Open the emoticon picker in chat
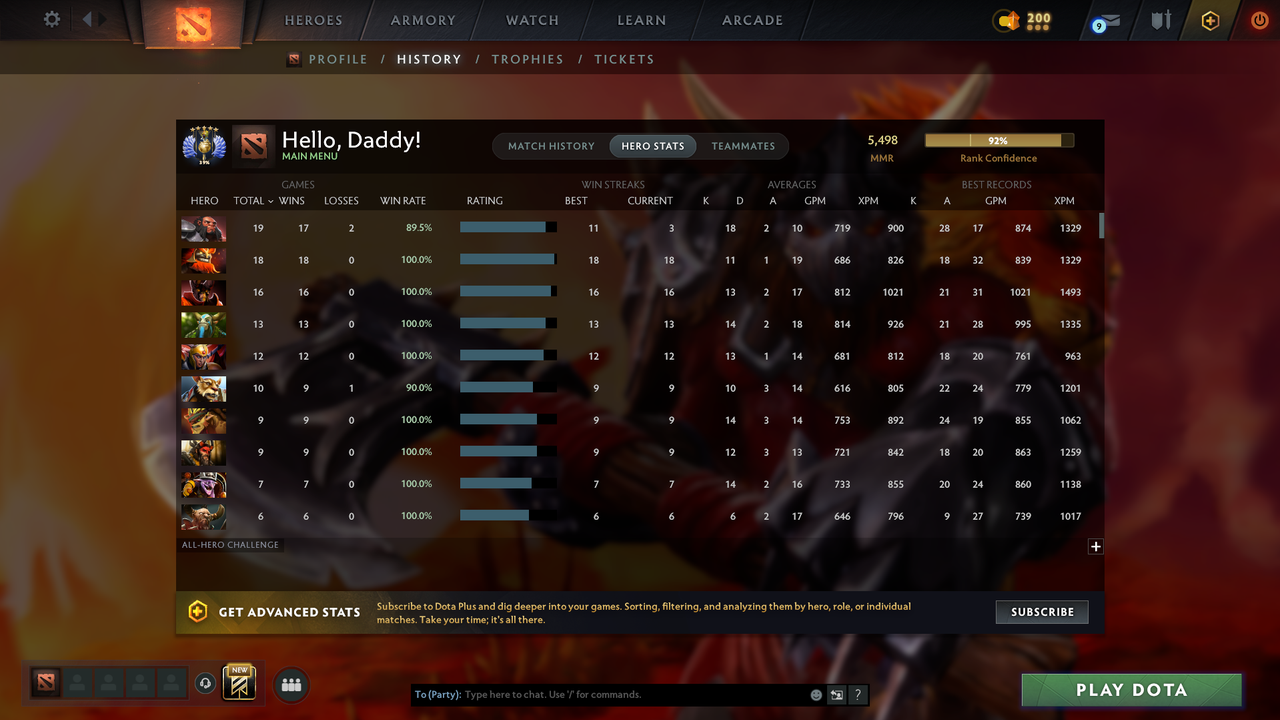 click(815, 694)
